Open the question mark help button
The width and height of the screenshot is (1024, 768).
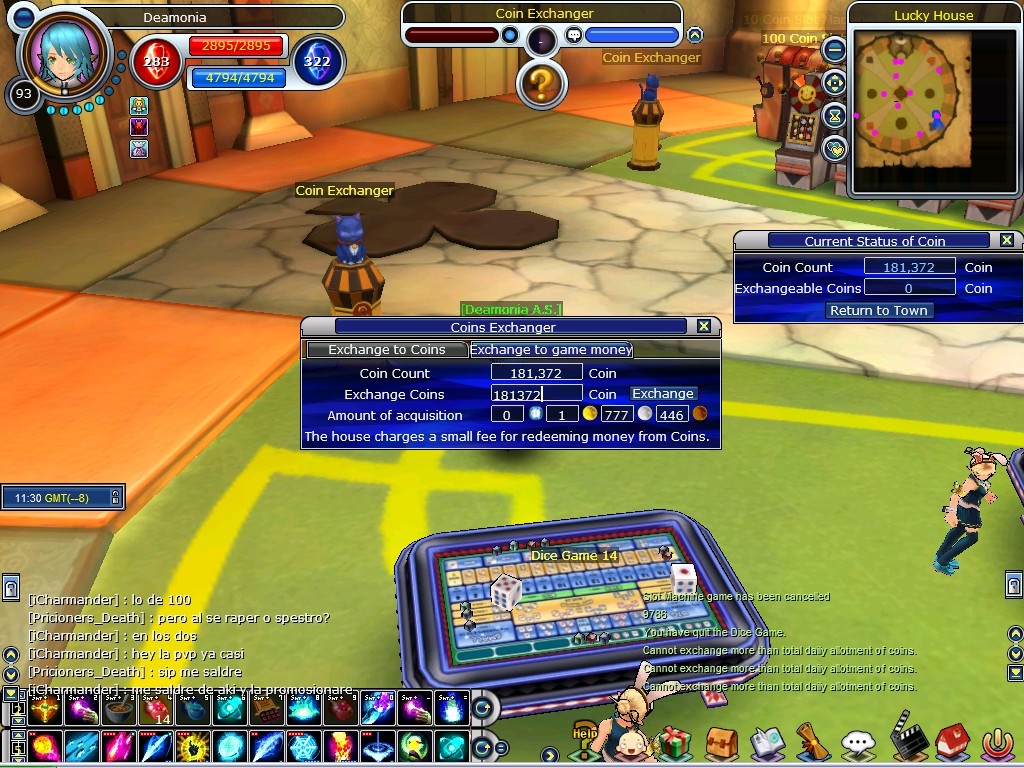541,84
